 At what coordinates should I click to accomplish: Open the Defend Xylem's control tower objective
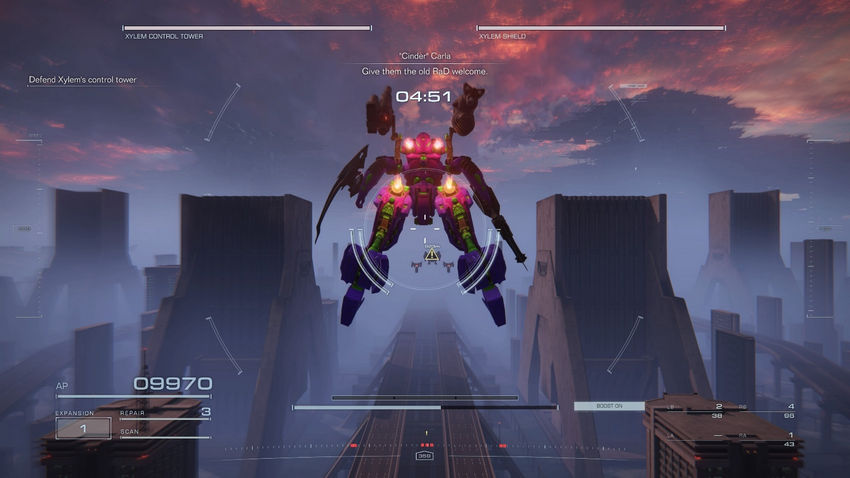84,80
